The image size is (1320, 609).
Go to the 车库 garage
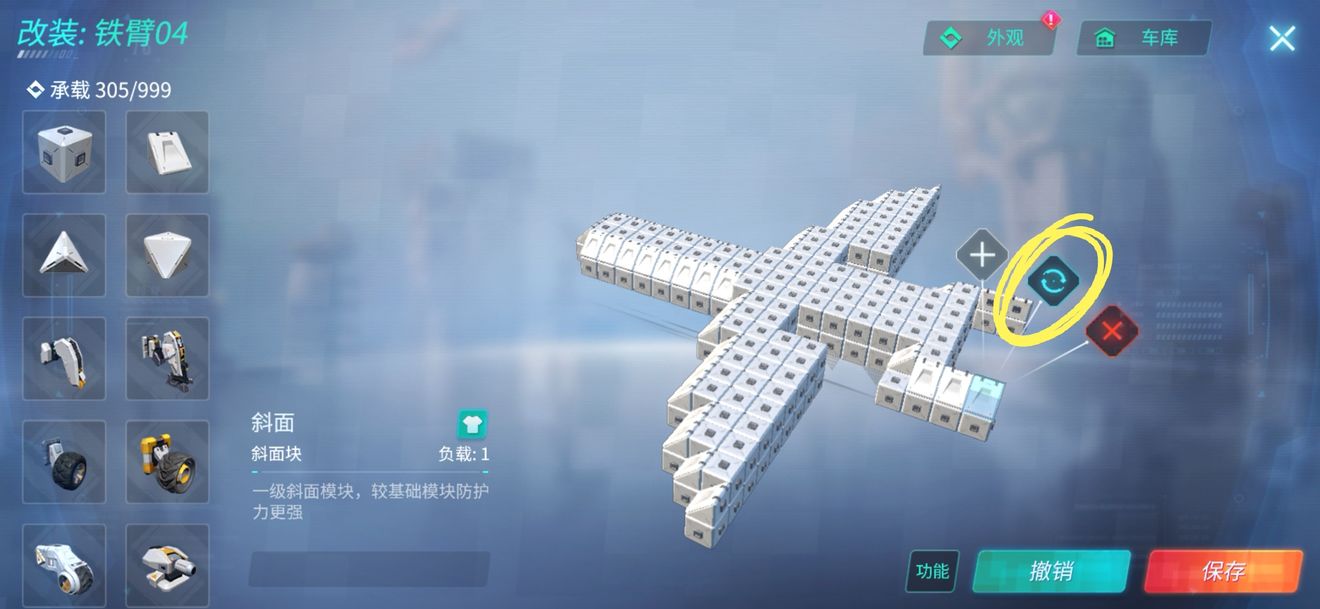click(1144, 38)
